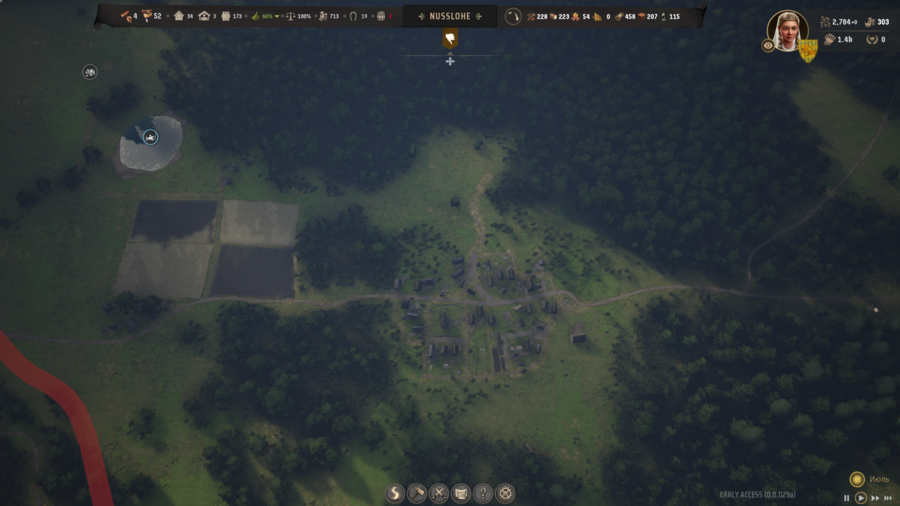The height and width of the screenshot is (506, 900).
Task: Set game speed to normal play
Action: click(860, 497)
